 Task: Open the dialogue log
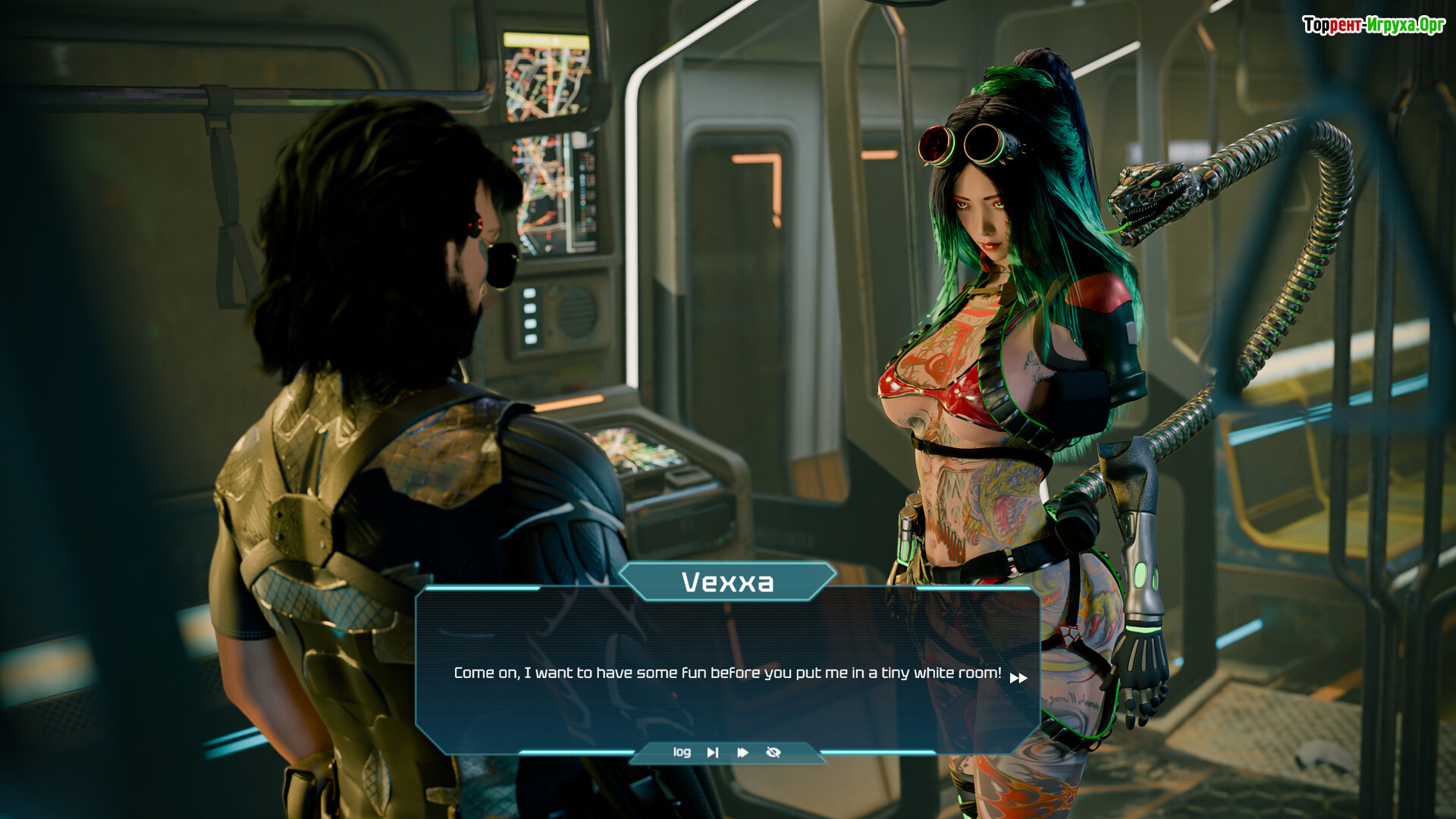click(682, 752)
